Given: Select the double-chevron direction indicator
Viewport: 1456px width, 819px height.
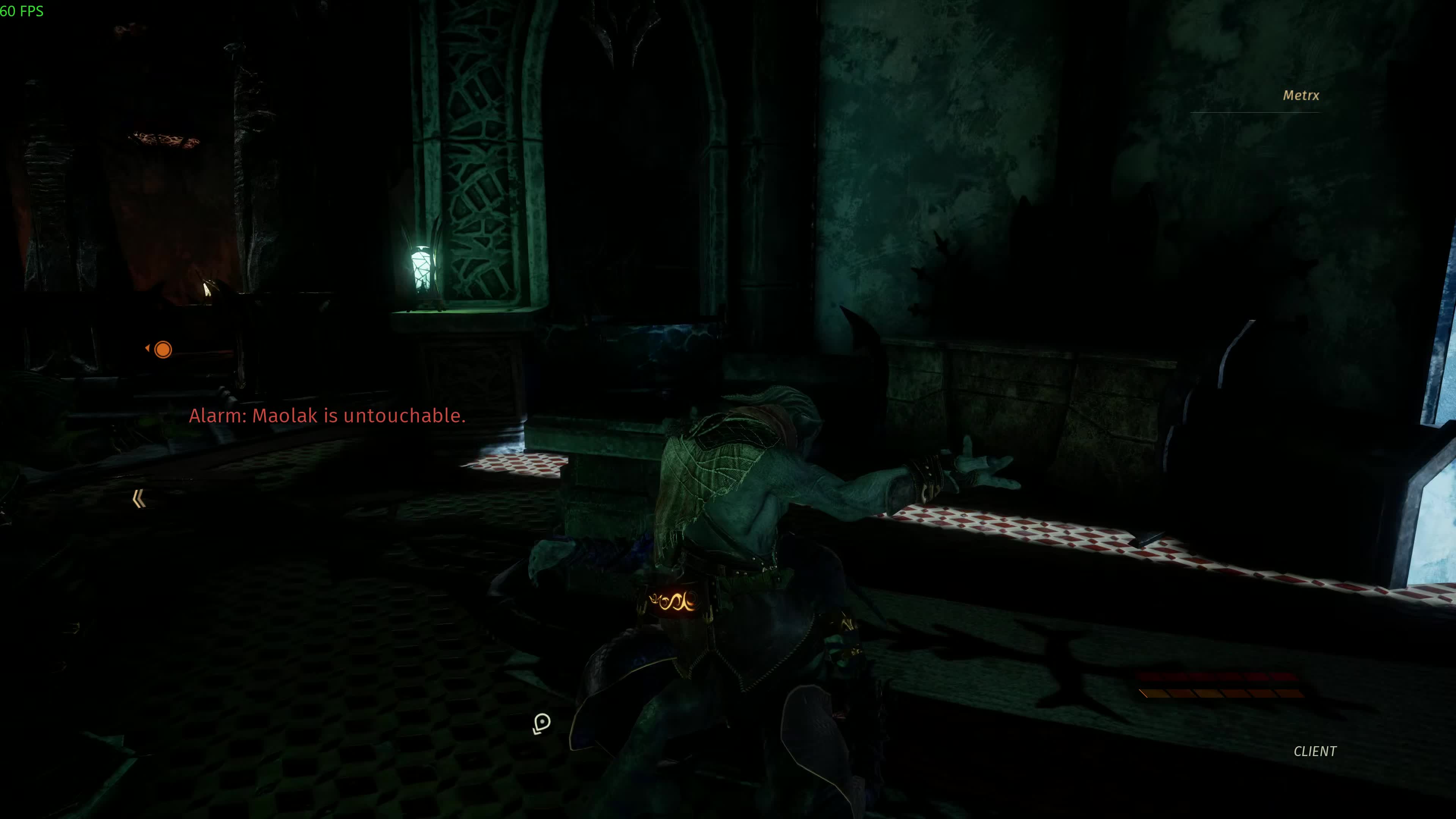Looking at the screenshot, I should tap(139, 499).
